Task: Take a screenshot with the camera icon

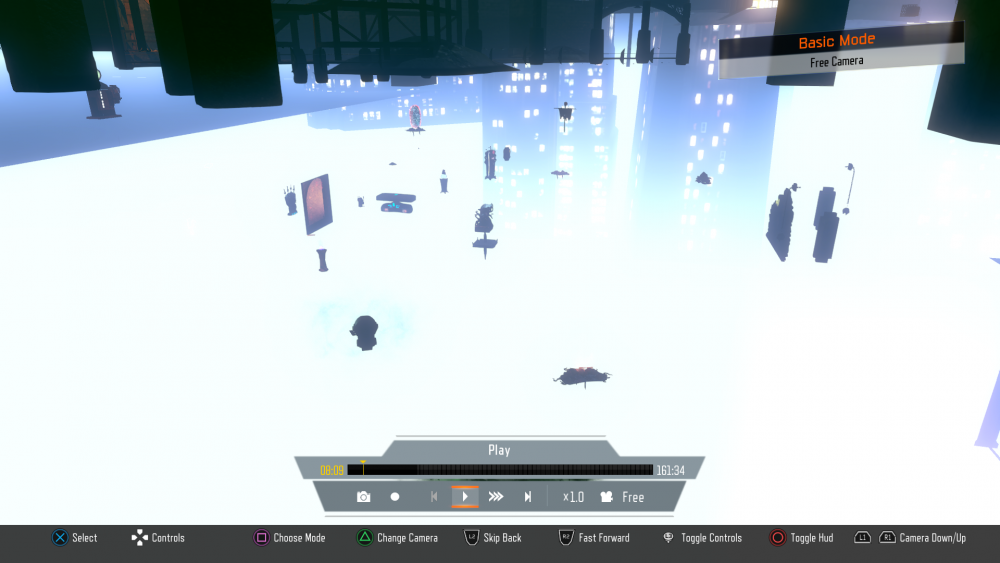Action: [363, 497]
